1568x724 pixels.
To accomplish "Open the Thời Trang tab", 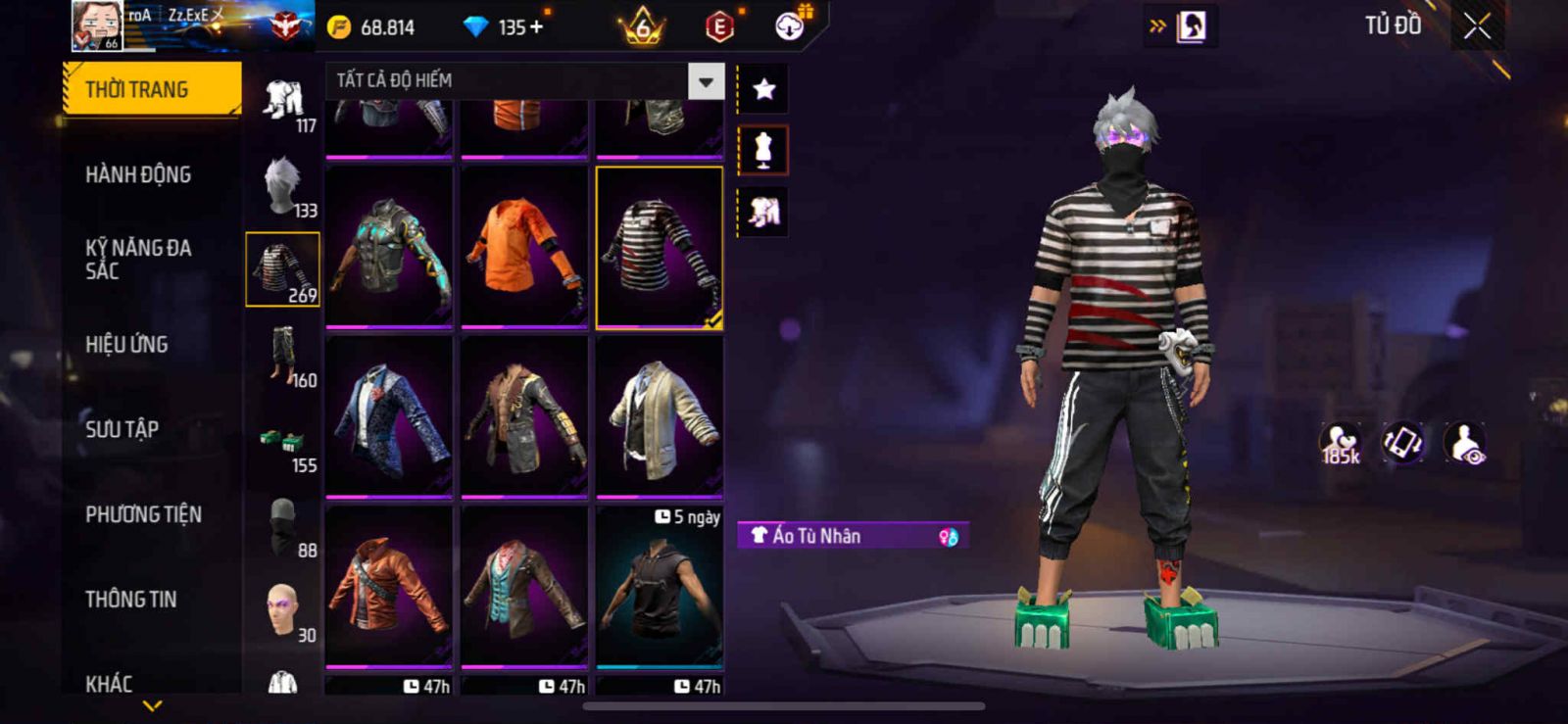I will pyautogui.click(x=151, y=89).
